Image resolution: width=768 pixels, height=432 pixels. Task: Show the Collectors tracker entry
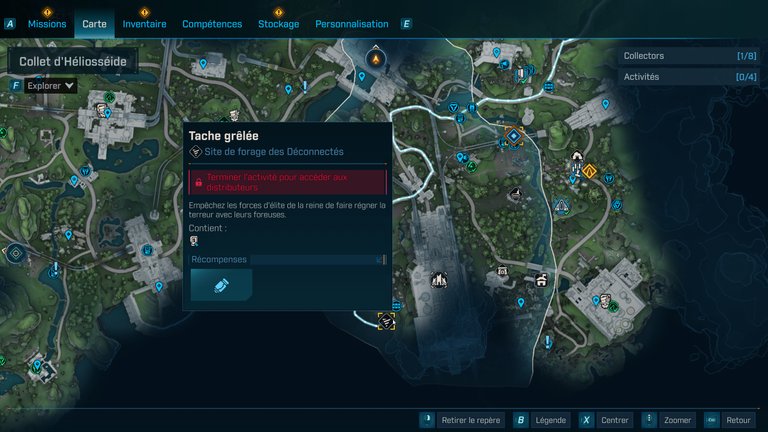pyautogui.click(x=690, y=56)
